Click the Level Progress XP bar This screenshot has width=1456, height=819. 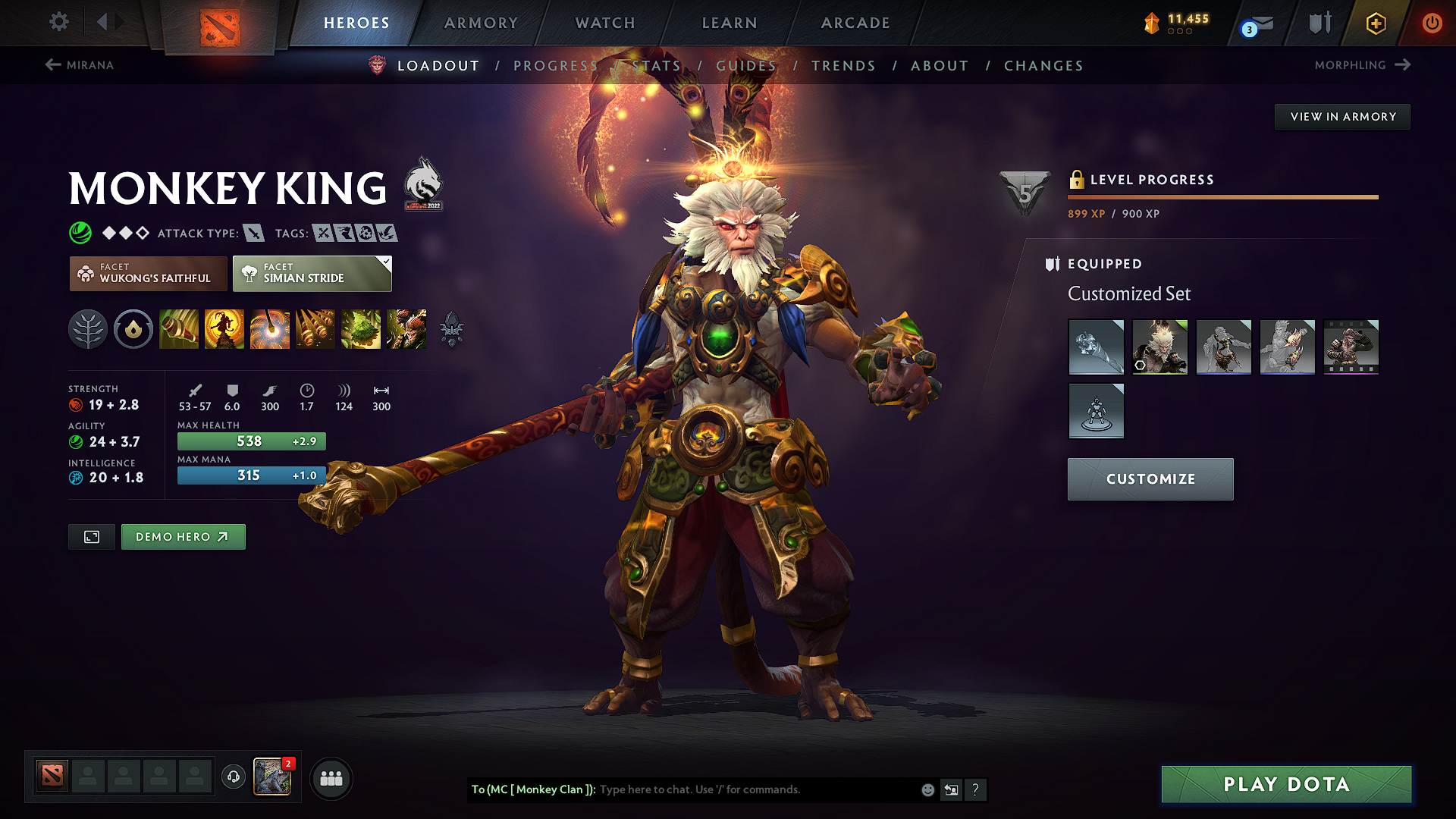[1222, 197]
